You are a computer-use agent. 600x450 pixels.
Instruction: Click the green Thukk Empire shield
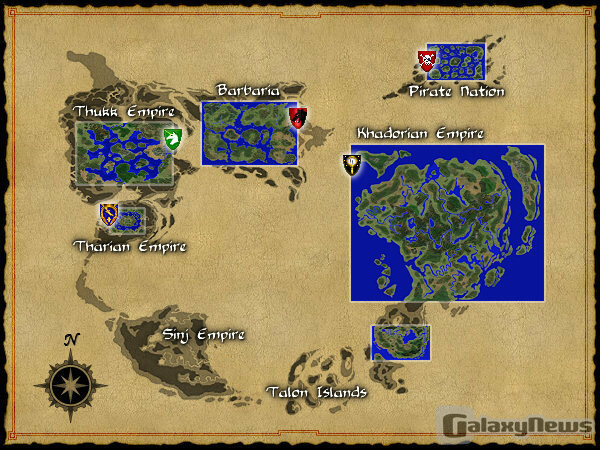pos(172,138)
